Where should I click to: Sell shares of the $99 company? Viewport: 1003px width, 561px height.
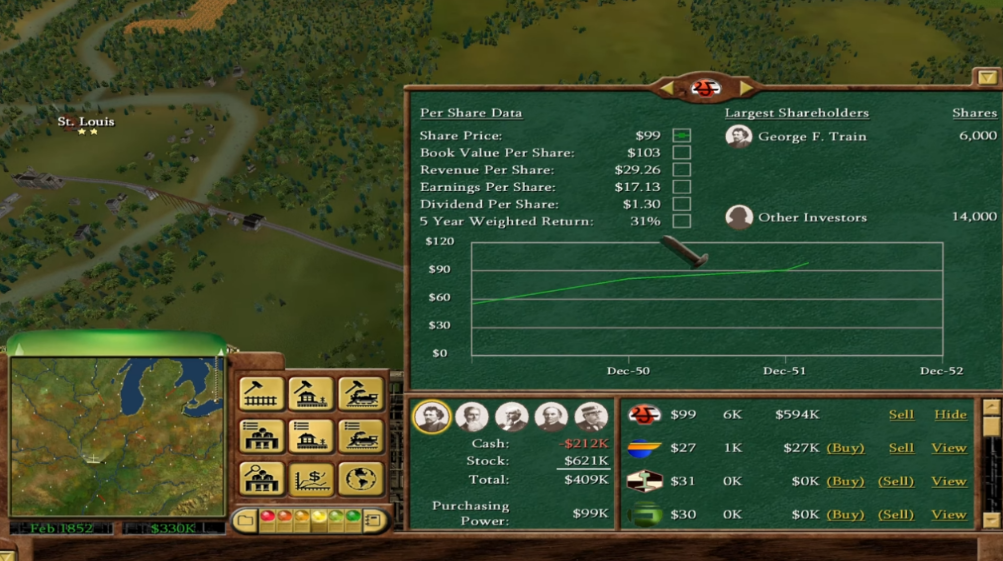(901, 414)
